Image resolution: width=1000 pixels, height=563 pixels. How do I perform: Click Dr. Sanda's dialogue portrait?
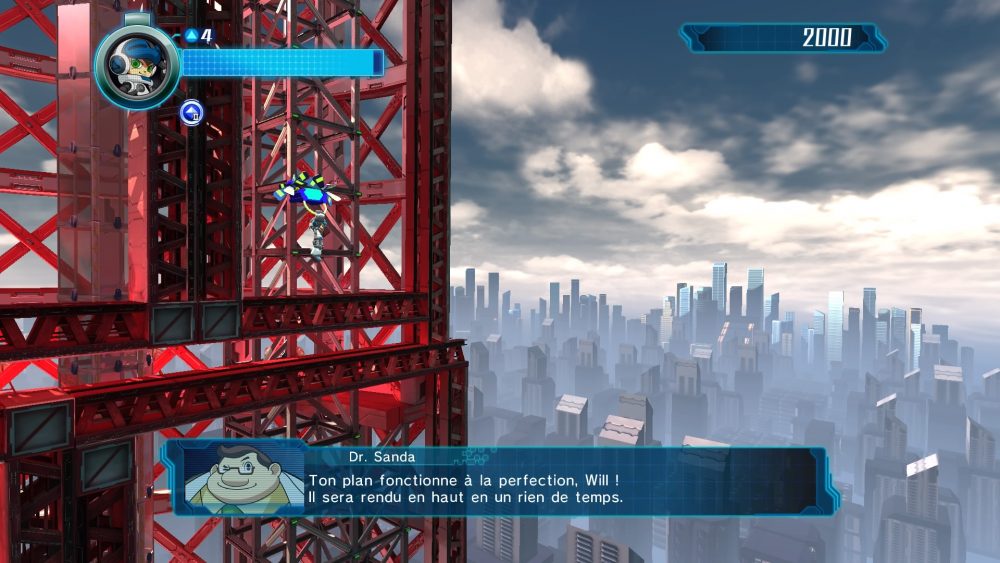(242, 478)
